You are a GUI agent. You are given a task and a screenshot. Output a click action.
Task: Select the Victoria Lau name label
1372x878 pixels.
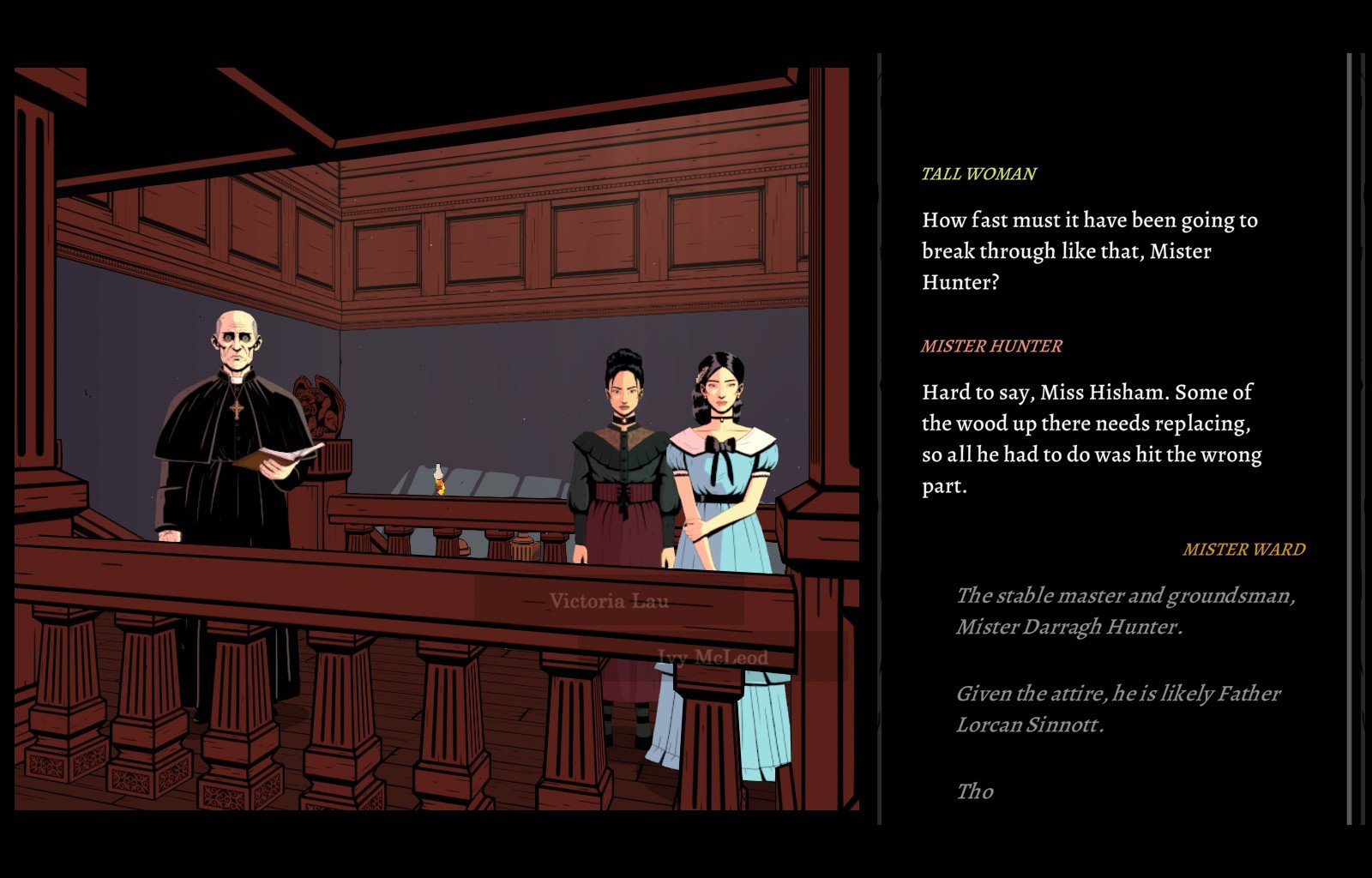pyautogui.click(x=609, y=601)
